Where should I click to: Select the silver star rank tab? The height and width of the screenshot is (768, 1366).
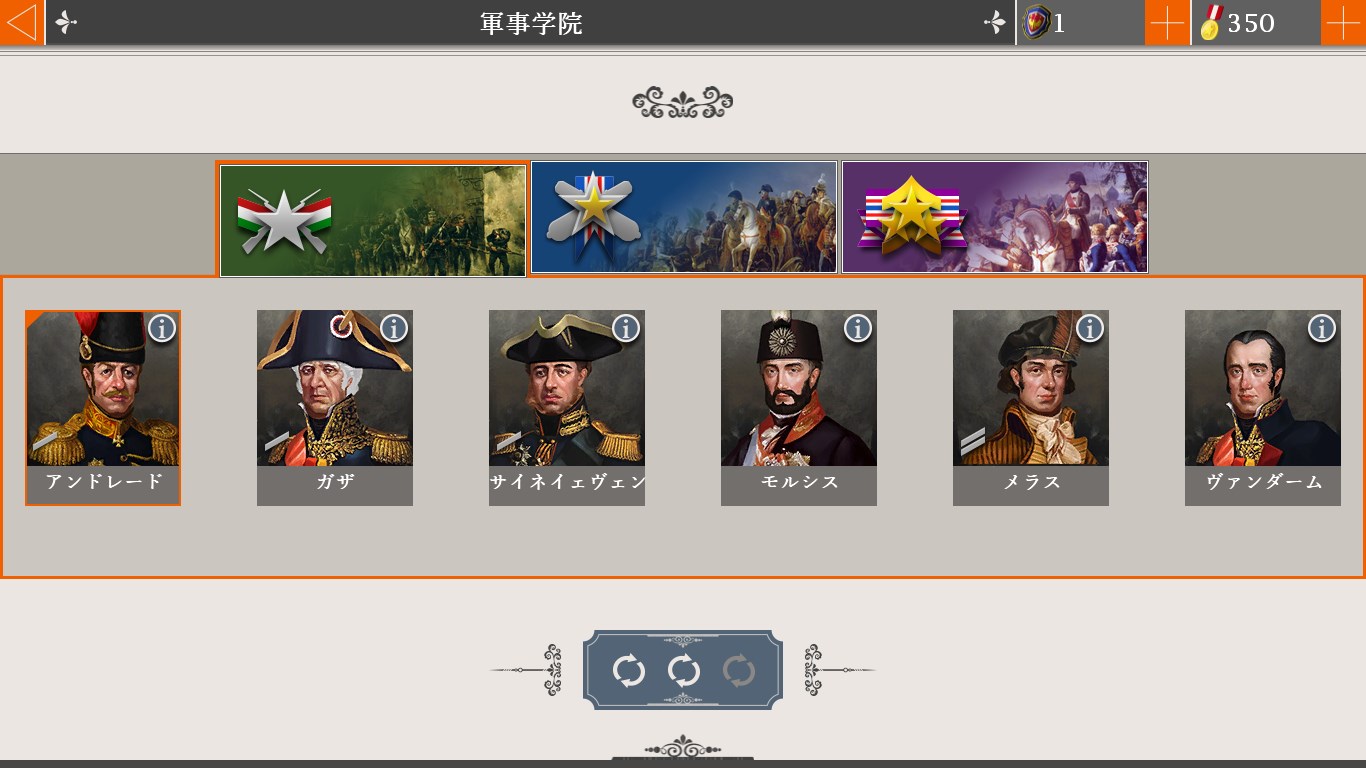click(x=372, y=218)
